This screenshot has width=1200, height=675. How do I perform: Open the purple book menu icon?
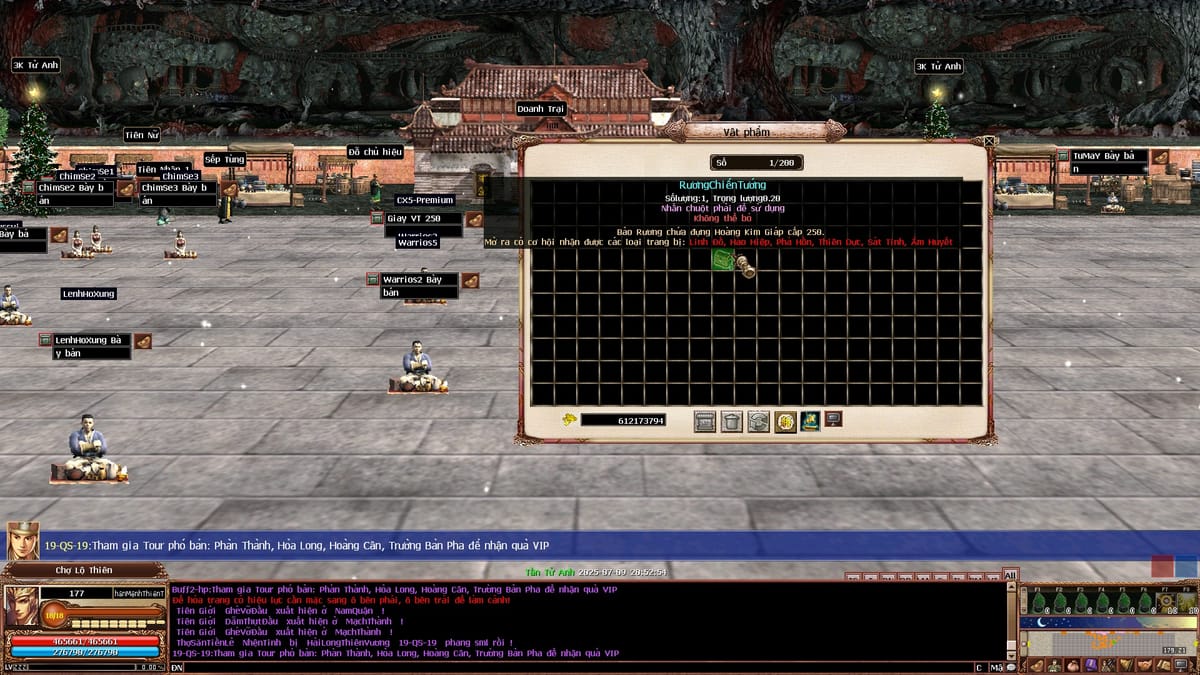[x=1090, y=666]
